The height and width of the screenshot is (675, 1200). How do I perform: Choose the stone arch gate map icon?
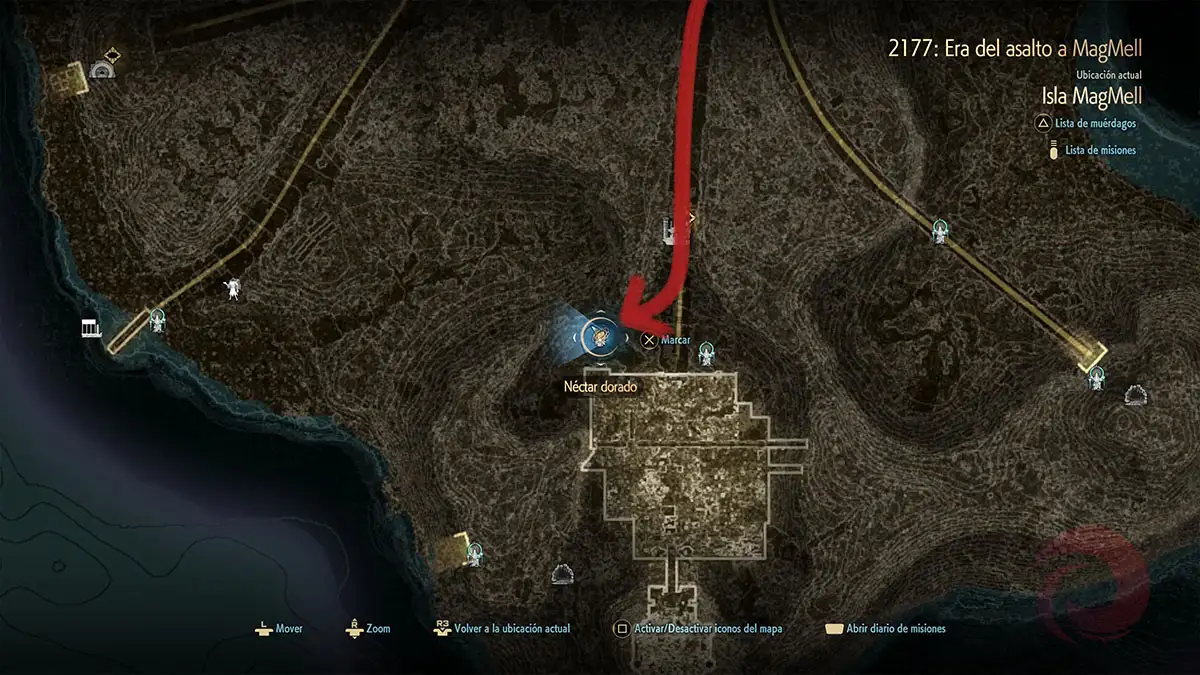[x=100, y=69]
